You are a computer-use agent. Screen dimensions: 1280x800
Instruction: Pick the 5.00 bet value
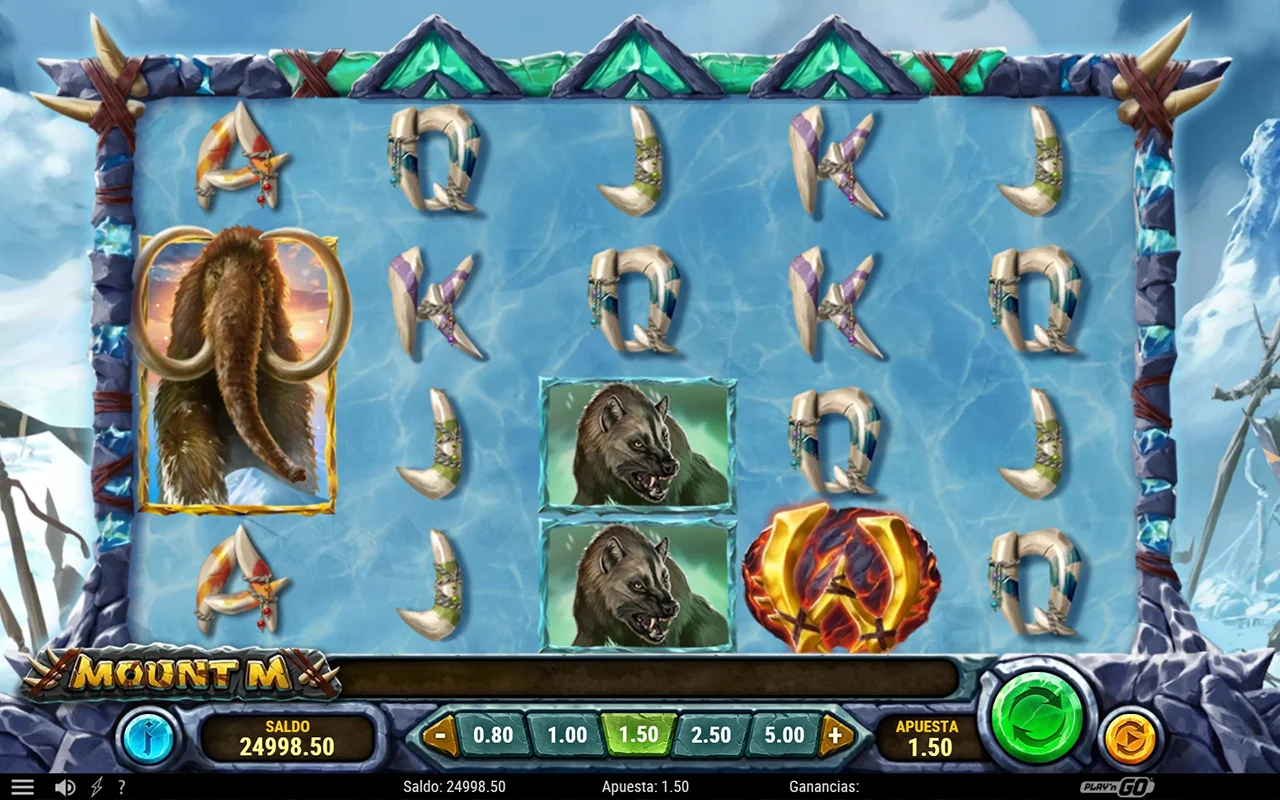784,736
